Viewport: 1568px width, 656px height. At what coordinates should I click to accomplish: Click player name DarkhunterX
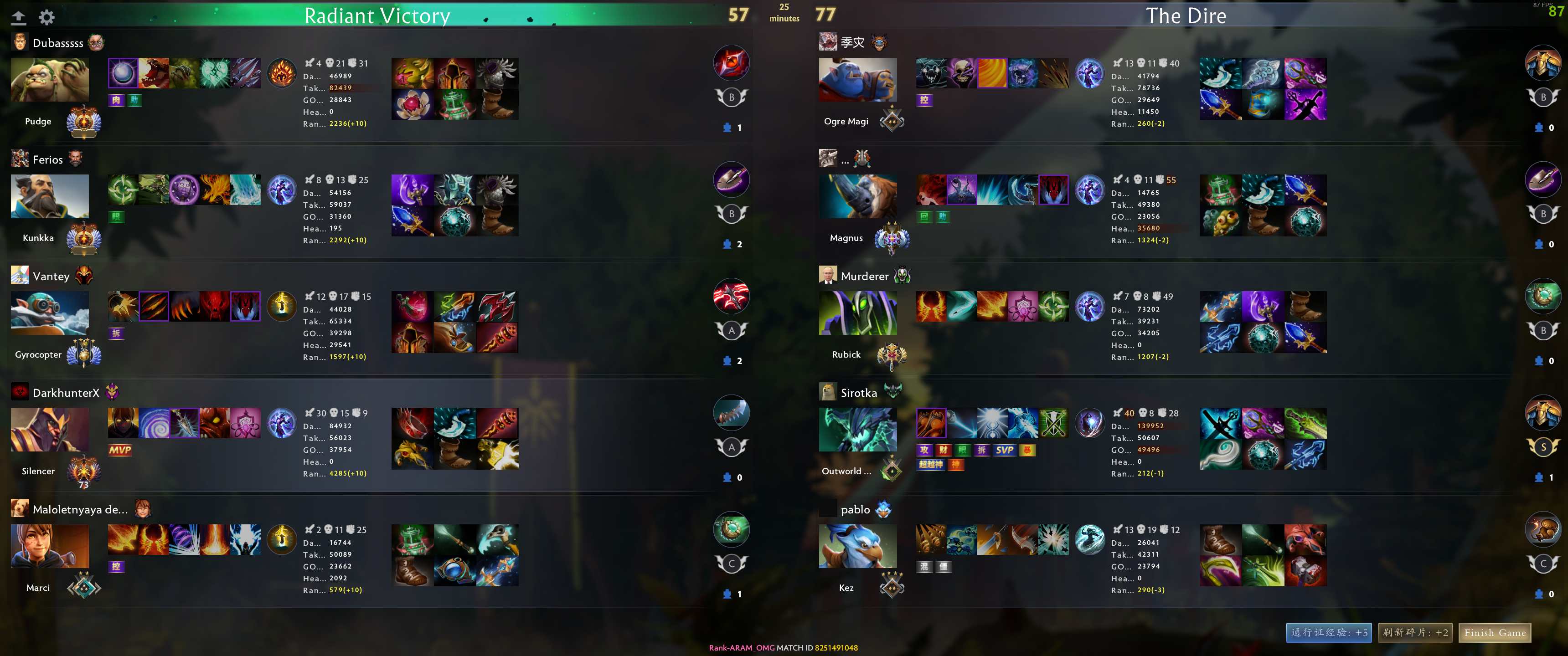66,393
